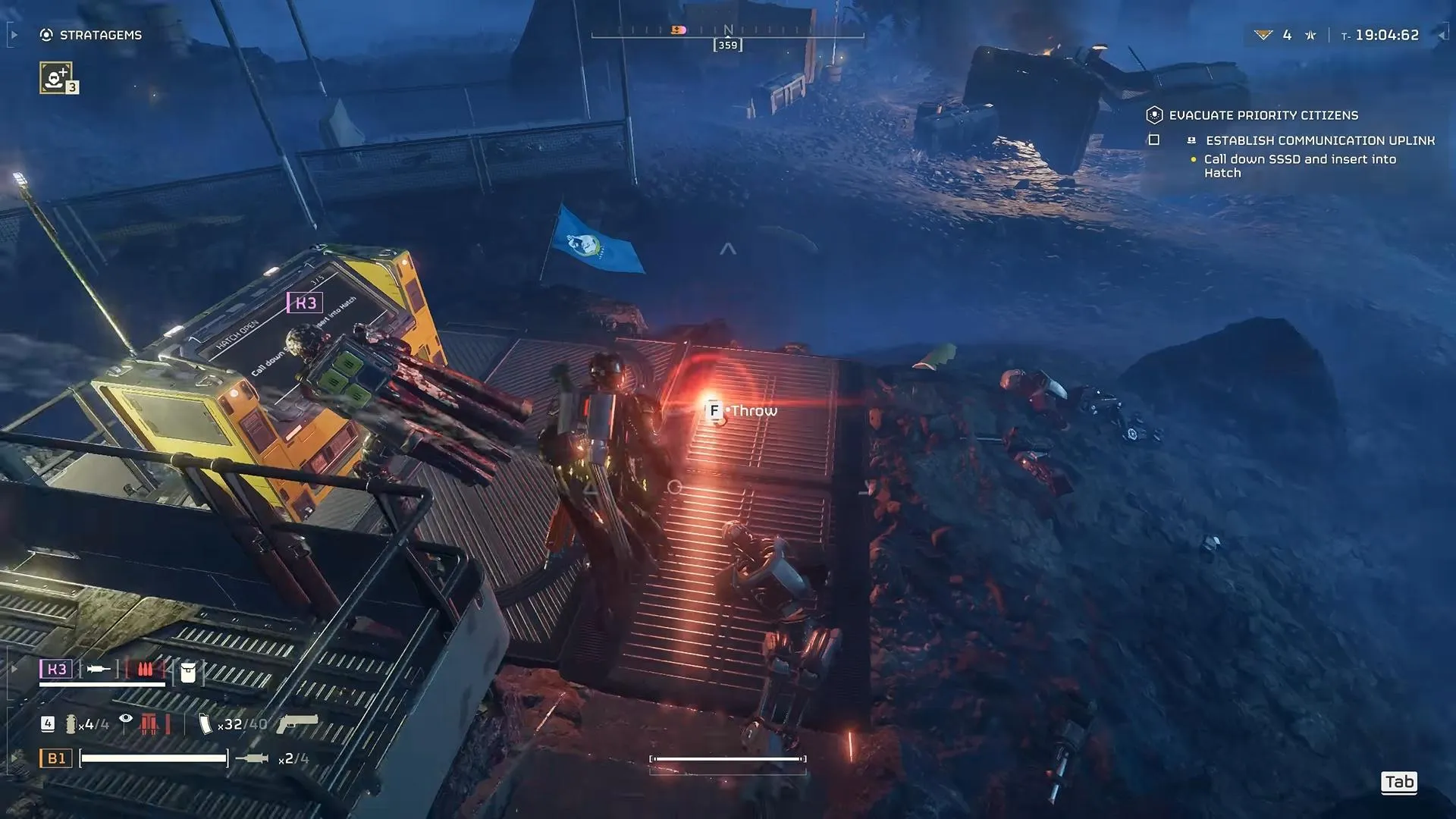The height and width of the screenshot is (819, 1456).
Task: Select the grenade icon in weapon HUD
Action: pyautogui.click(x=71, y=724)
